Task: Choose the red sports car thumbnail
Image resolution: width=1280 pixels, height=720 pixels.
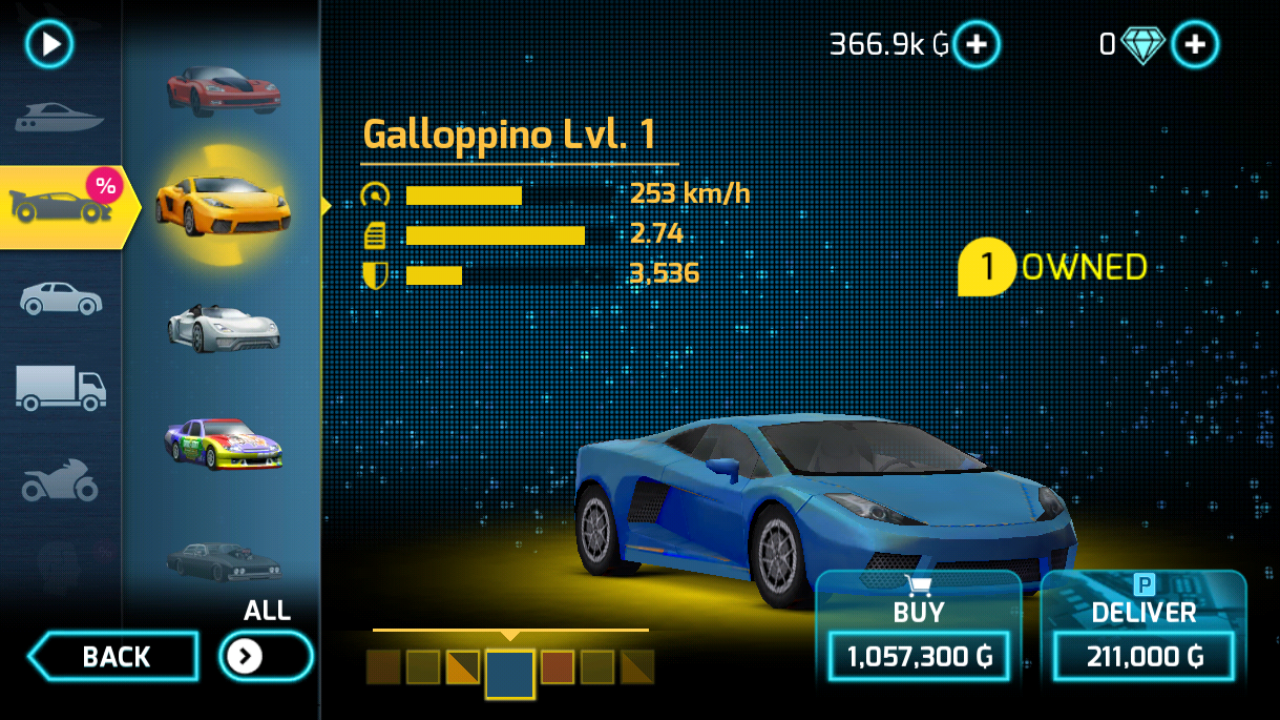Action: pos(223,91)
